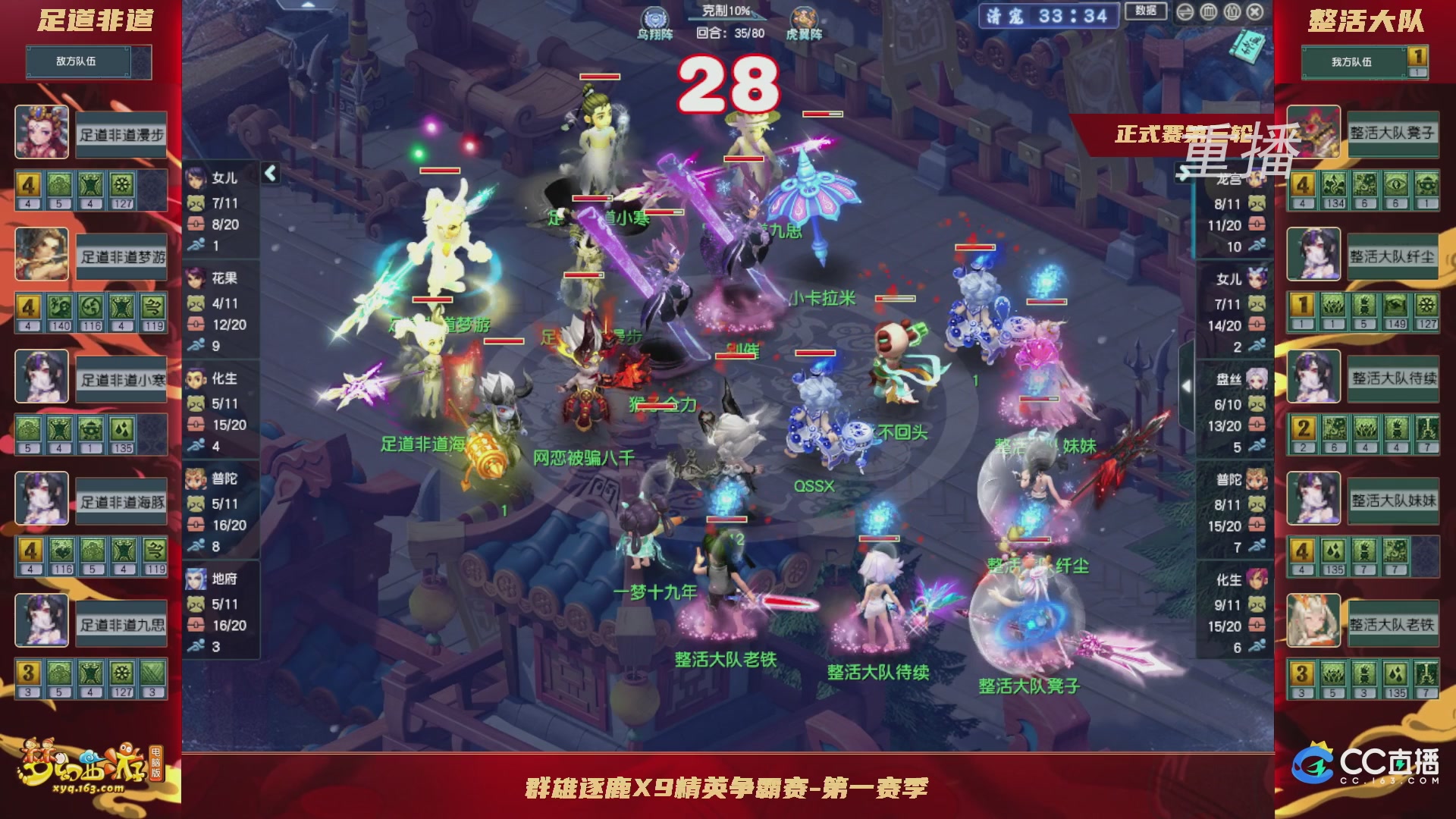Click the speed stat icon next to 花果
The height and width of the screenshot is (819, 1456).
(x=196, y=342)
